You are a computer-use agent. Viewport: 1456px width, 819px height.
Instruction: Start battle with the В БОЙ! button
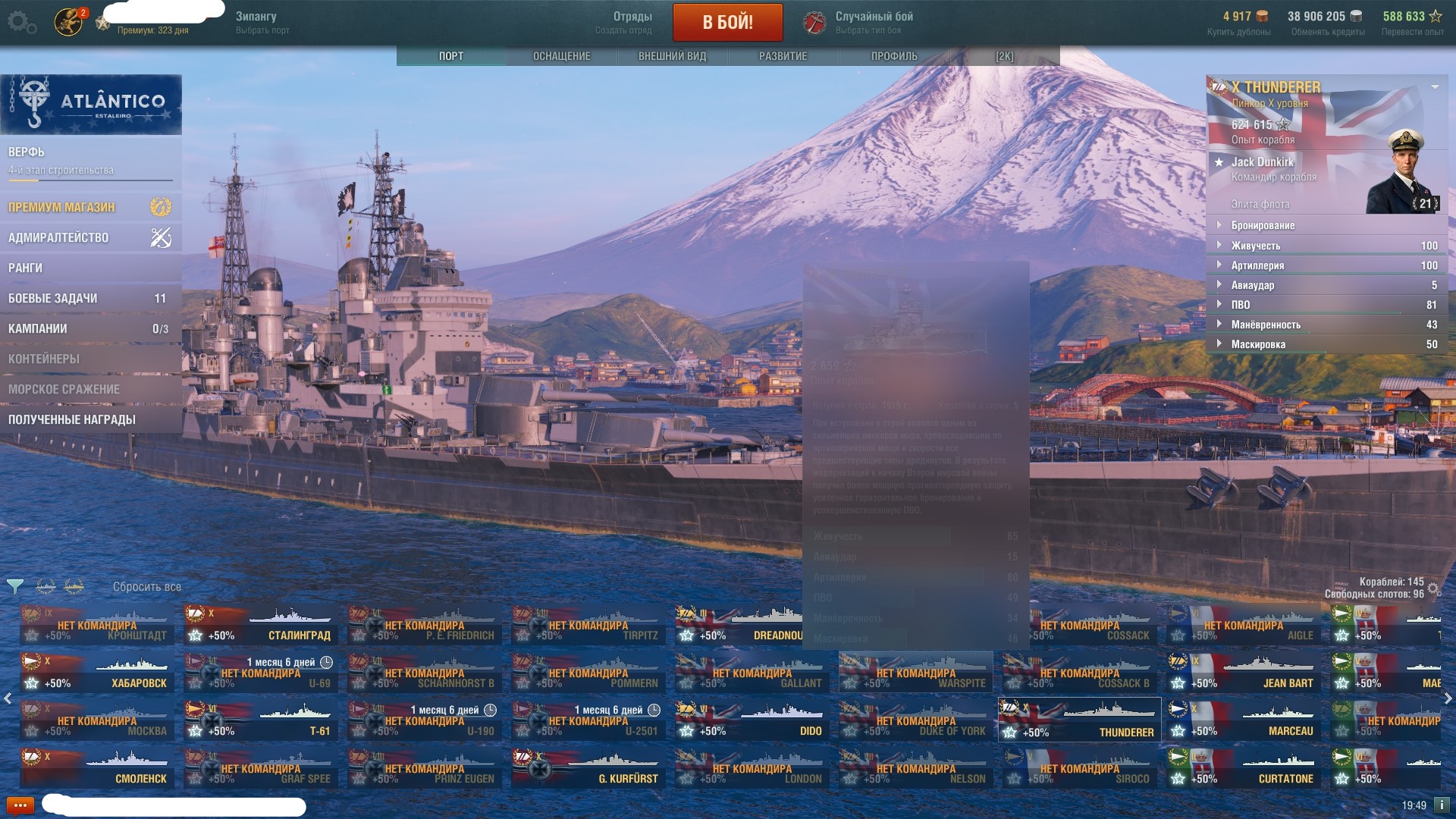727,22
